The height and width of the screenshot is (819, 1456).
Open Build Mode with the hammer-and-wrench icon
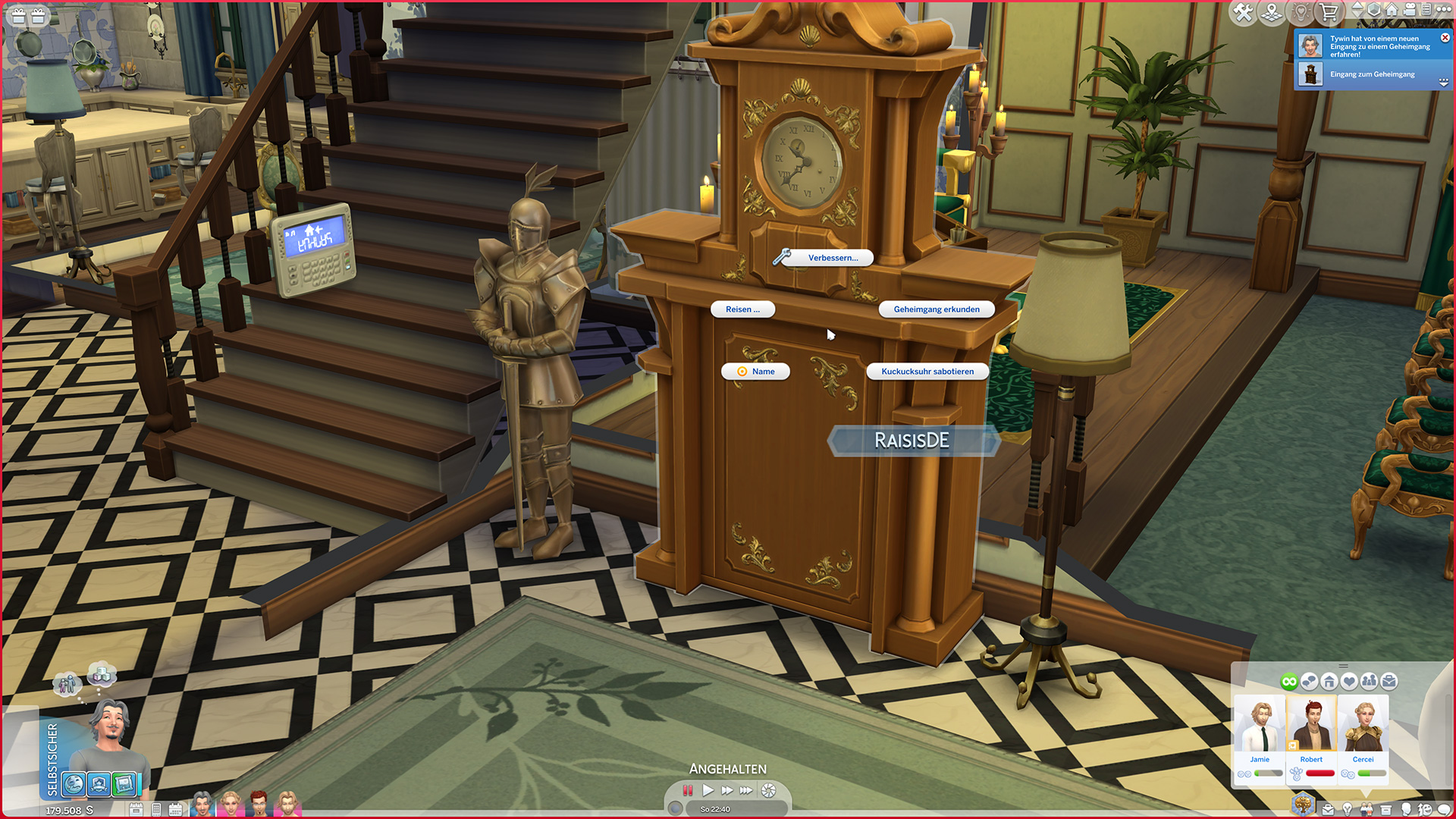pos(1243,12)
